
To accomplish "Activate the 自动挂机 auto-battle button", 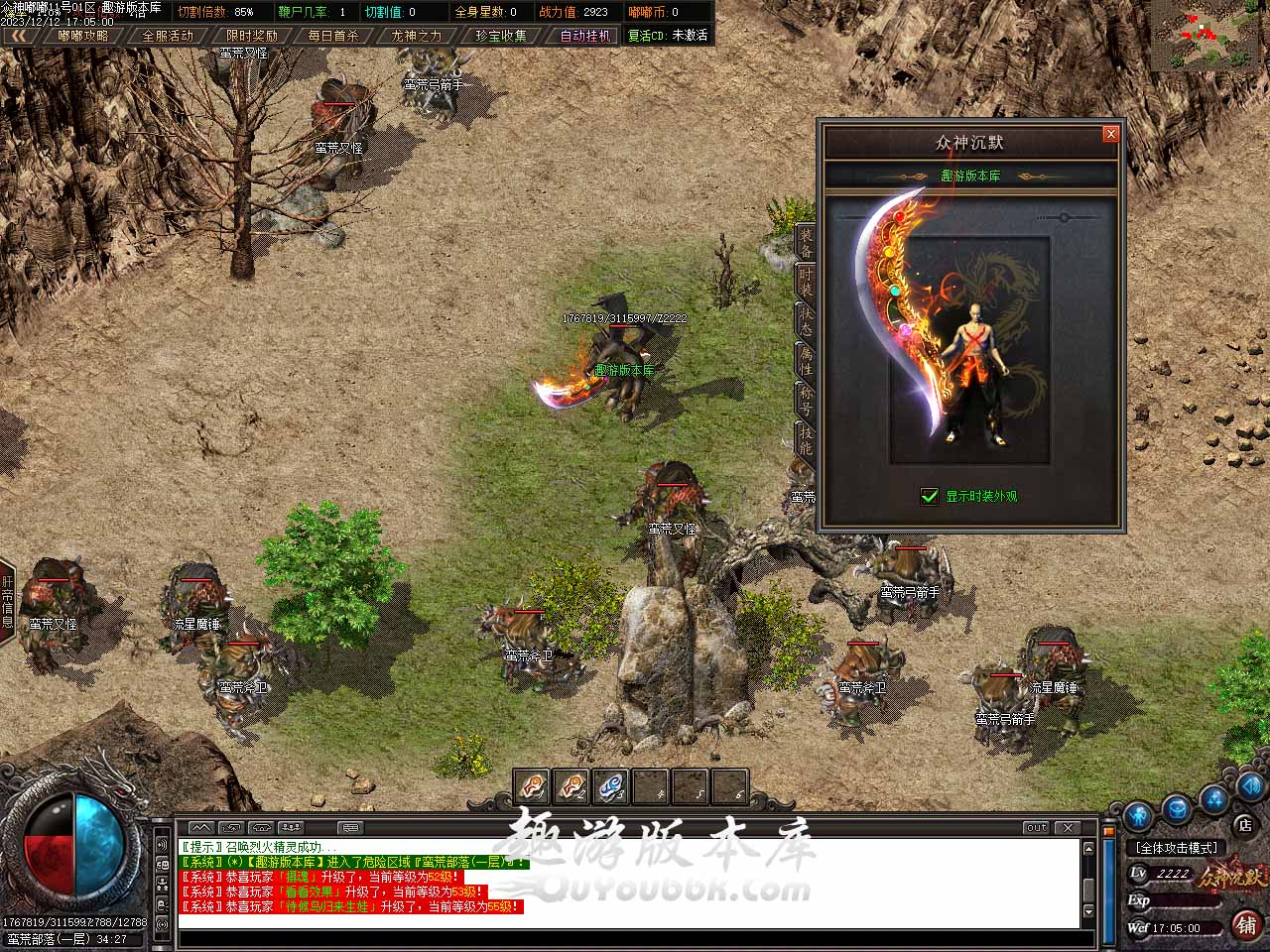I will click(x=584, y=36).
